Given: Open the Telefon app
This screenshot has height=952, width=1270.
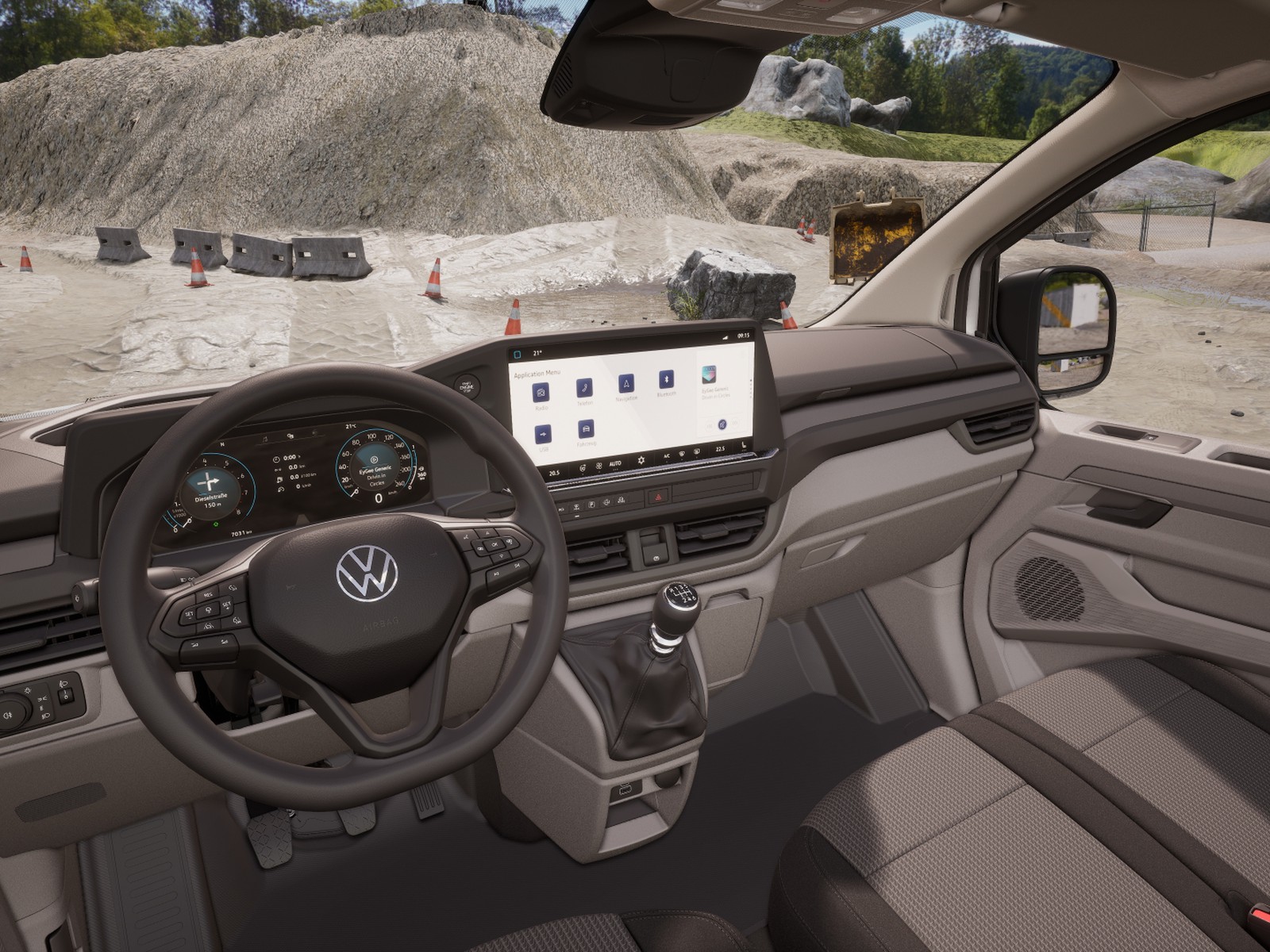Looking at the screenshot, I should point(584,387).
